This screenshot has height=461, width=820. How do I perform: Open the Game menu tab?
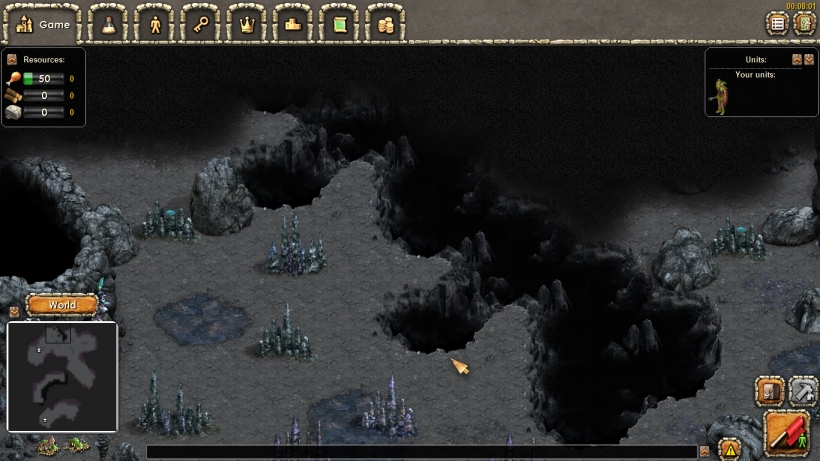[44, 24]
